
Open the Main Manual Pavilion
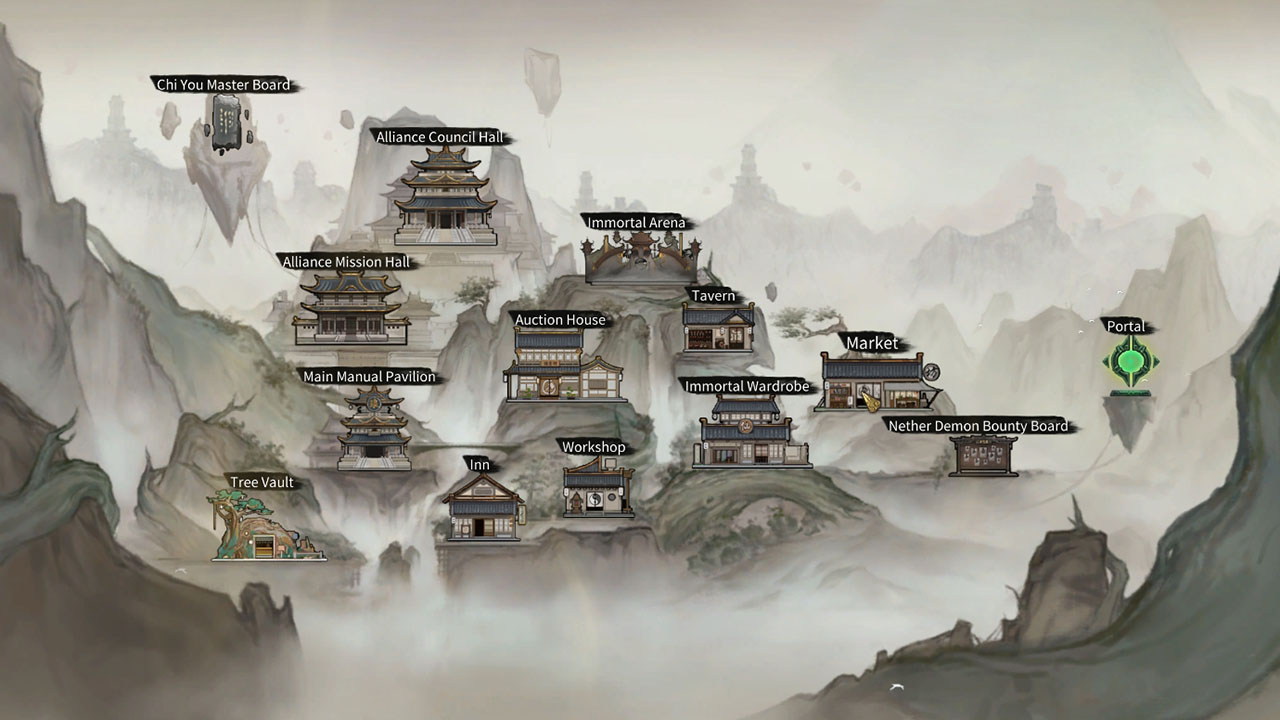click(x=373, y=430)
